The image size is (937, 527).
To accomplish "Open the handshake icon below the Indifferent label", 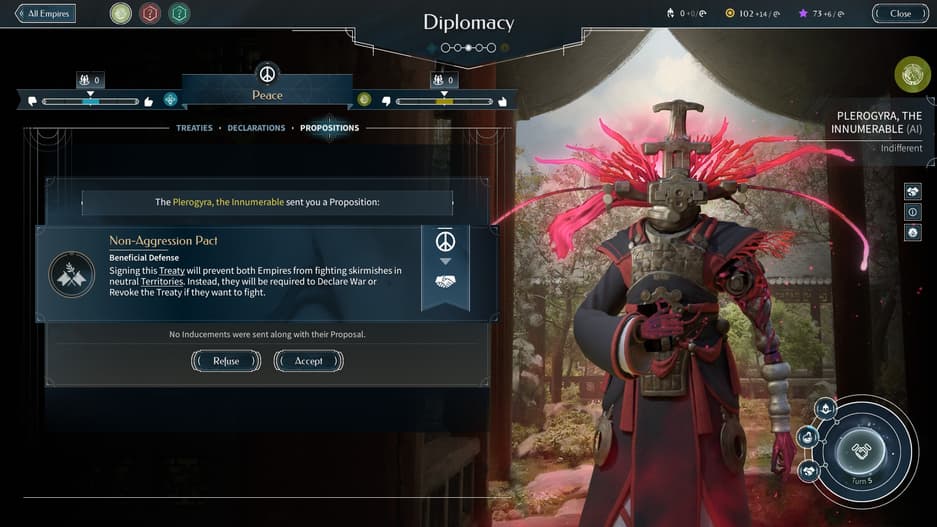I will click(x=912, y=191).
